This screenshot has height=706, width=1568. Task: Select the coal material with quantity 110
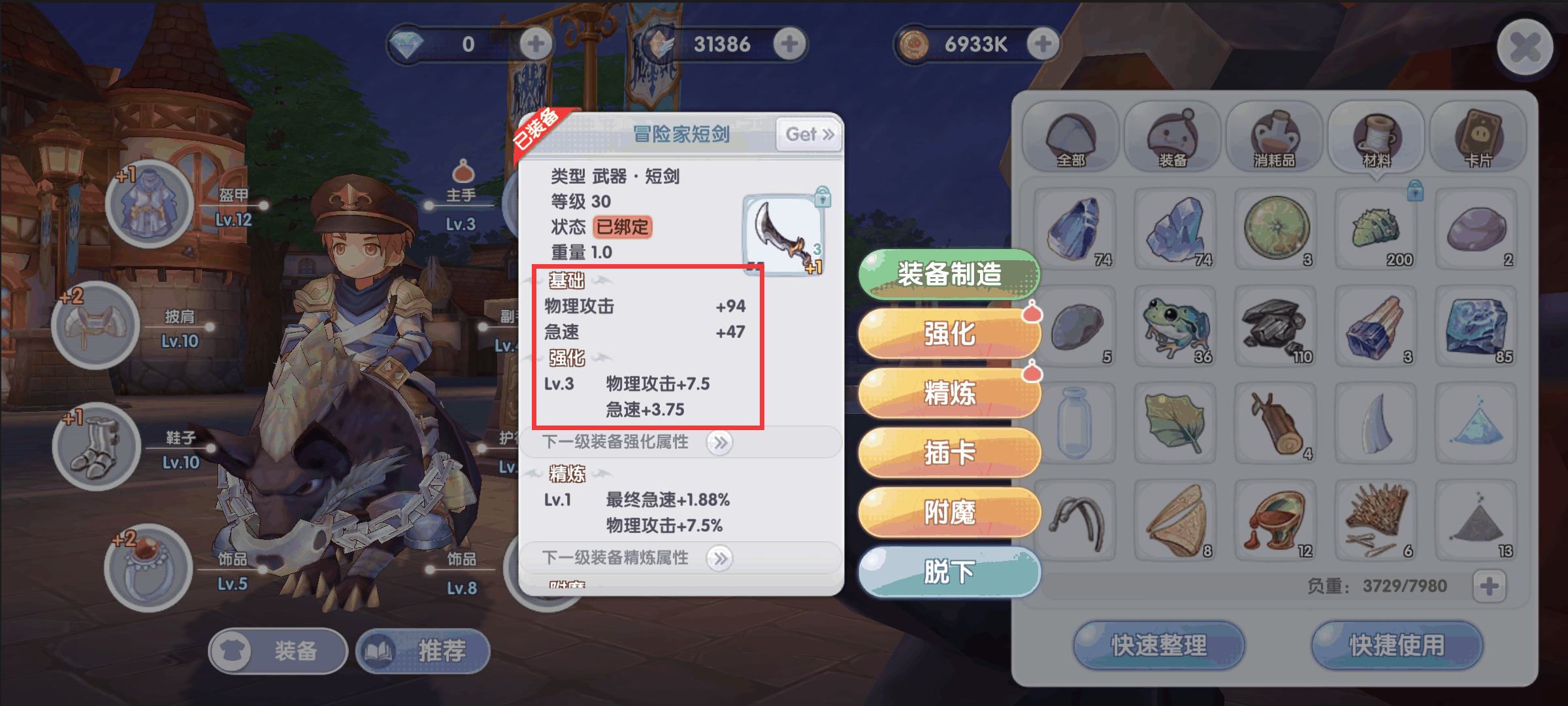1276,326
